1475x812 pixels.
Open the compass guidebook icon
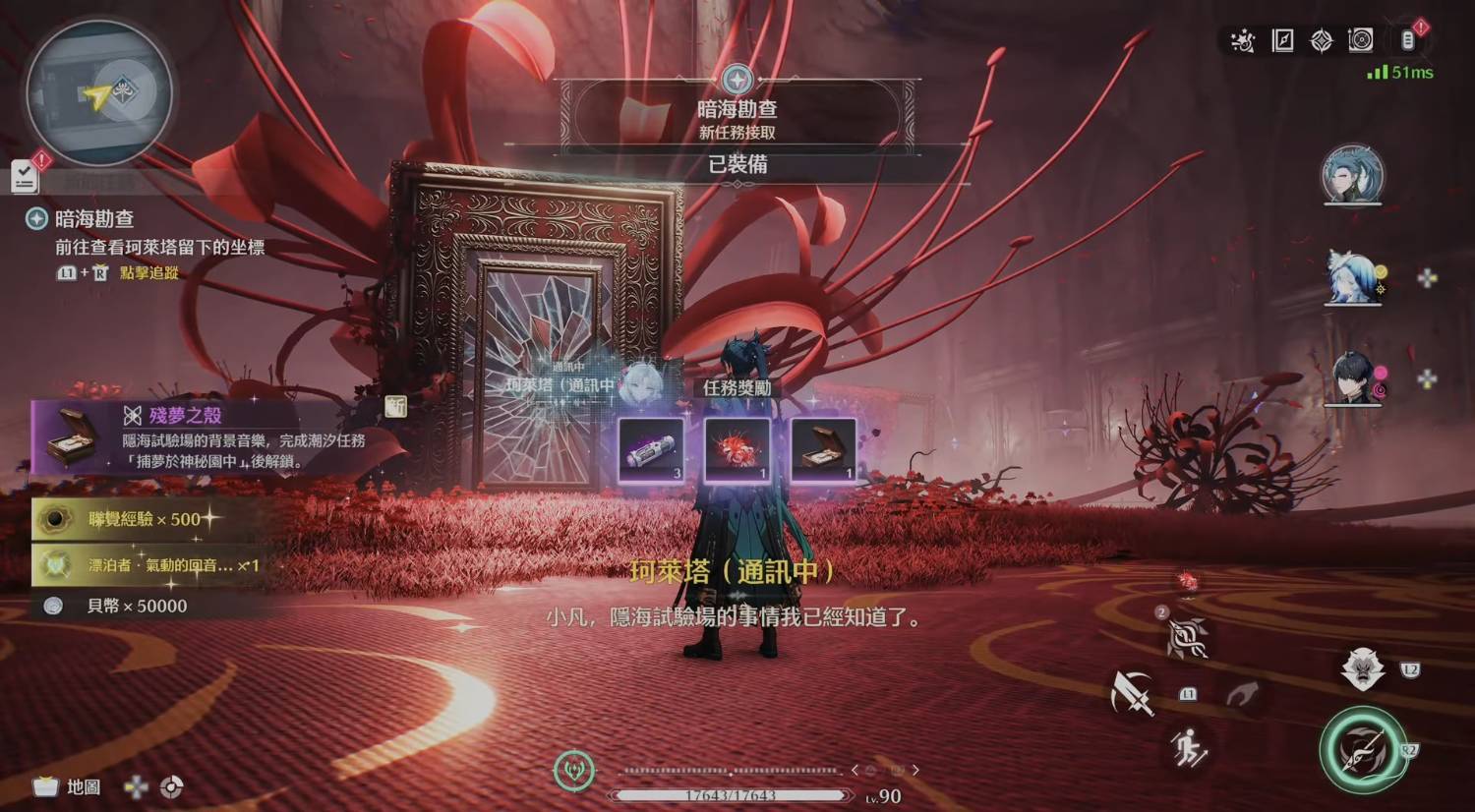[x=1283, y=40]
